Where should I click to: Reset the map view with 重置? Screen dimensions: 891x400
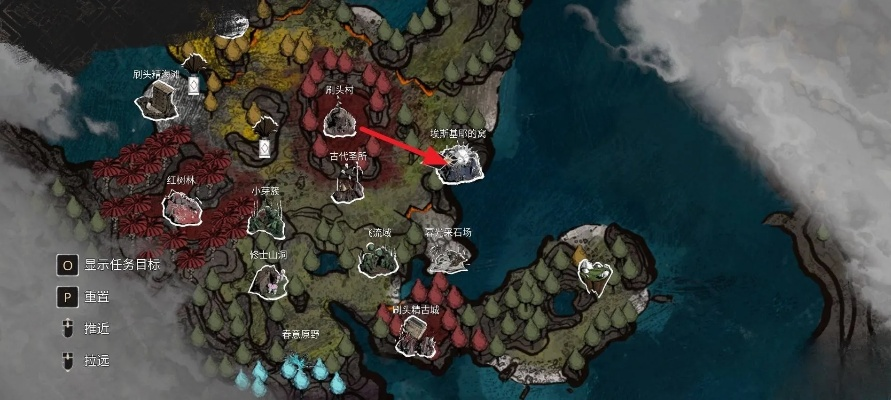coord(68,297)
